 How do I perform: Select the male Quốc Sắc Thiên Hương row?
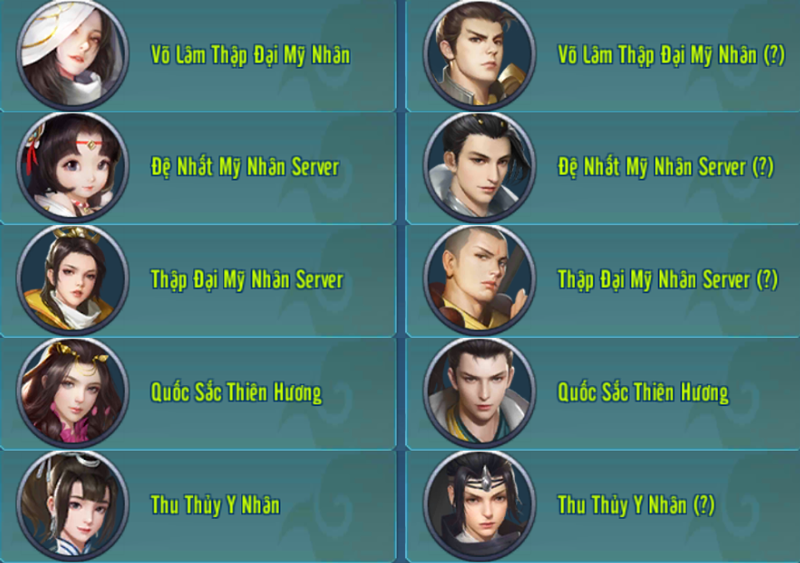(643, 392)
